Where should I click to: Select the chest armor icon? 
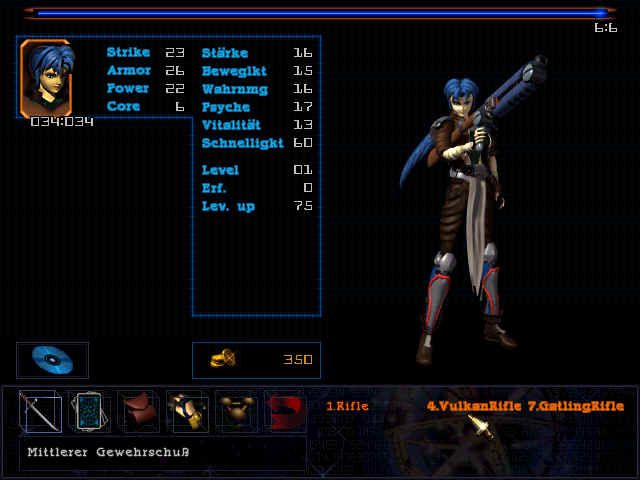click(236, 410)
